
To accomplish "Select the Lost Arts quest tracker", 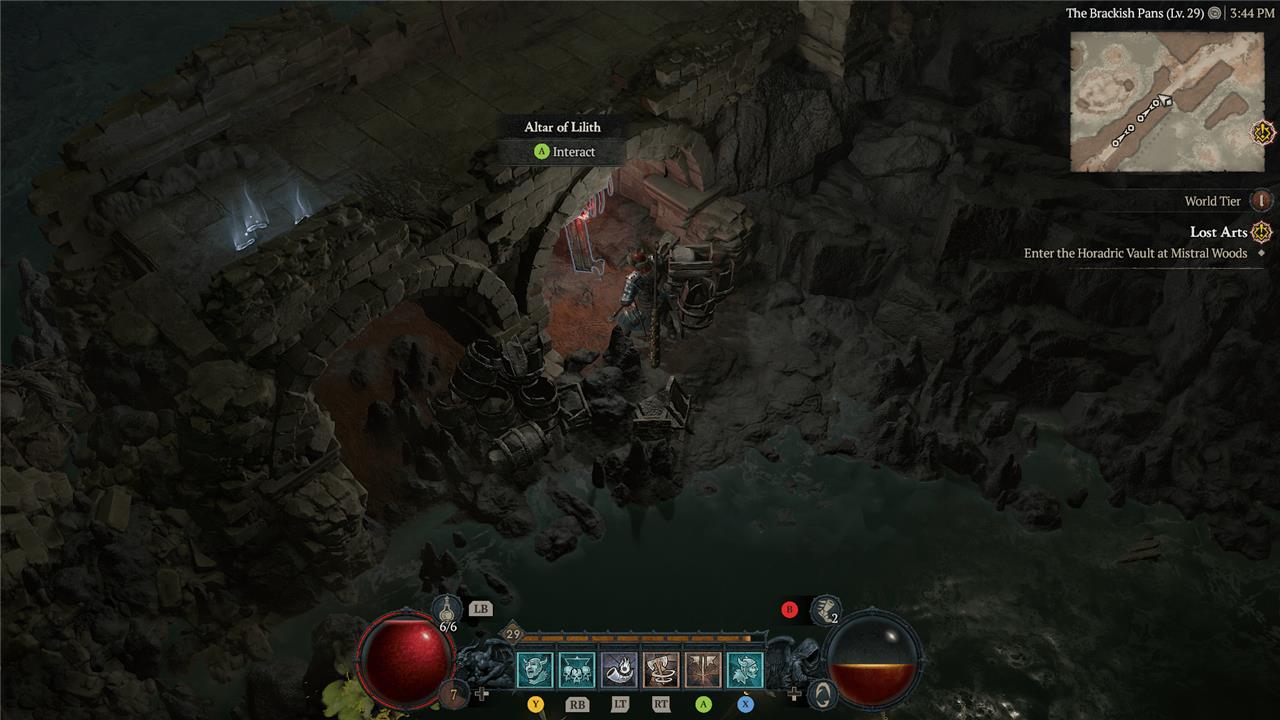I will coord(1218,232).
